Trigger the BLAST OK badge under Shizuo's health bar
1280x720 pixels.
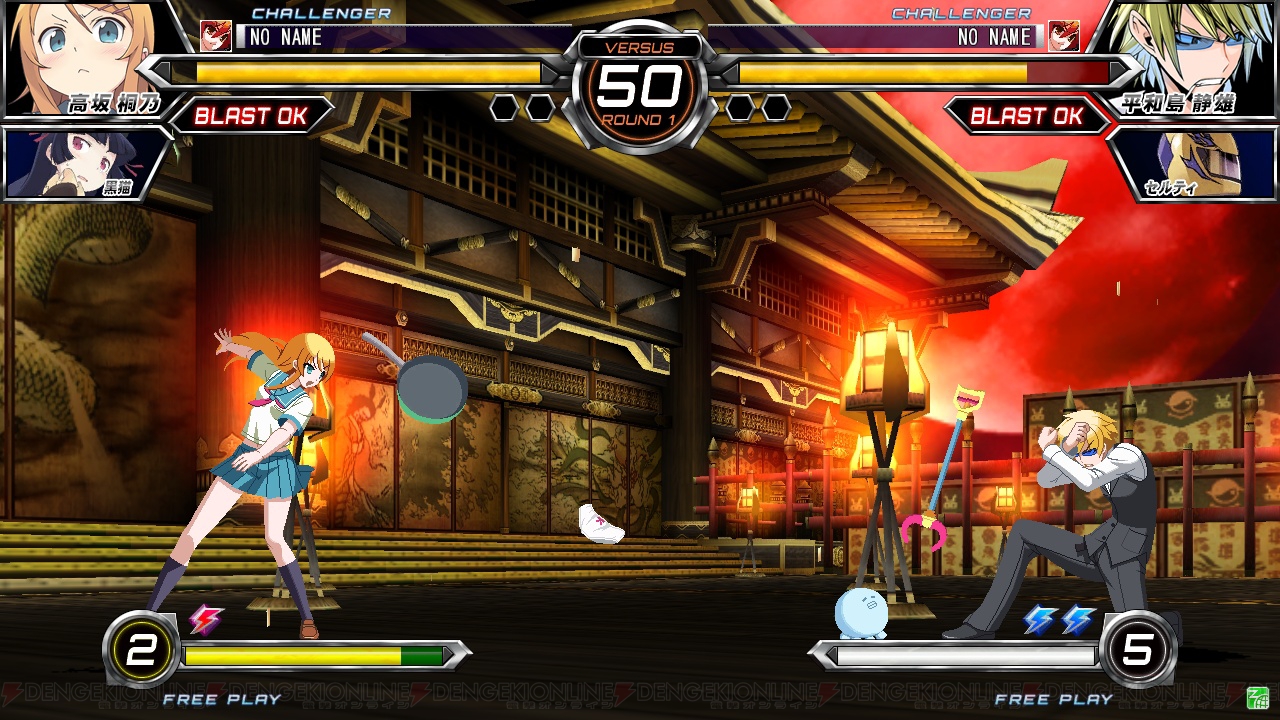[x=1027, y=116]
